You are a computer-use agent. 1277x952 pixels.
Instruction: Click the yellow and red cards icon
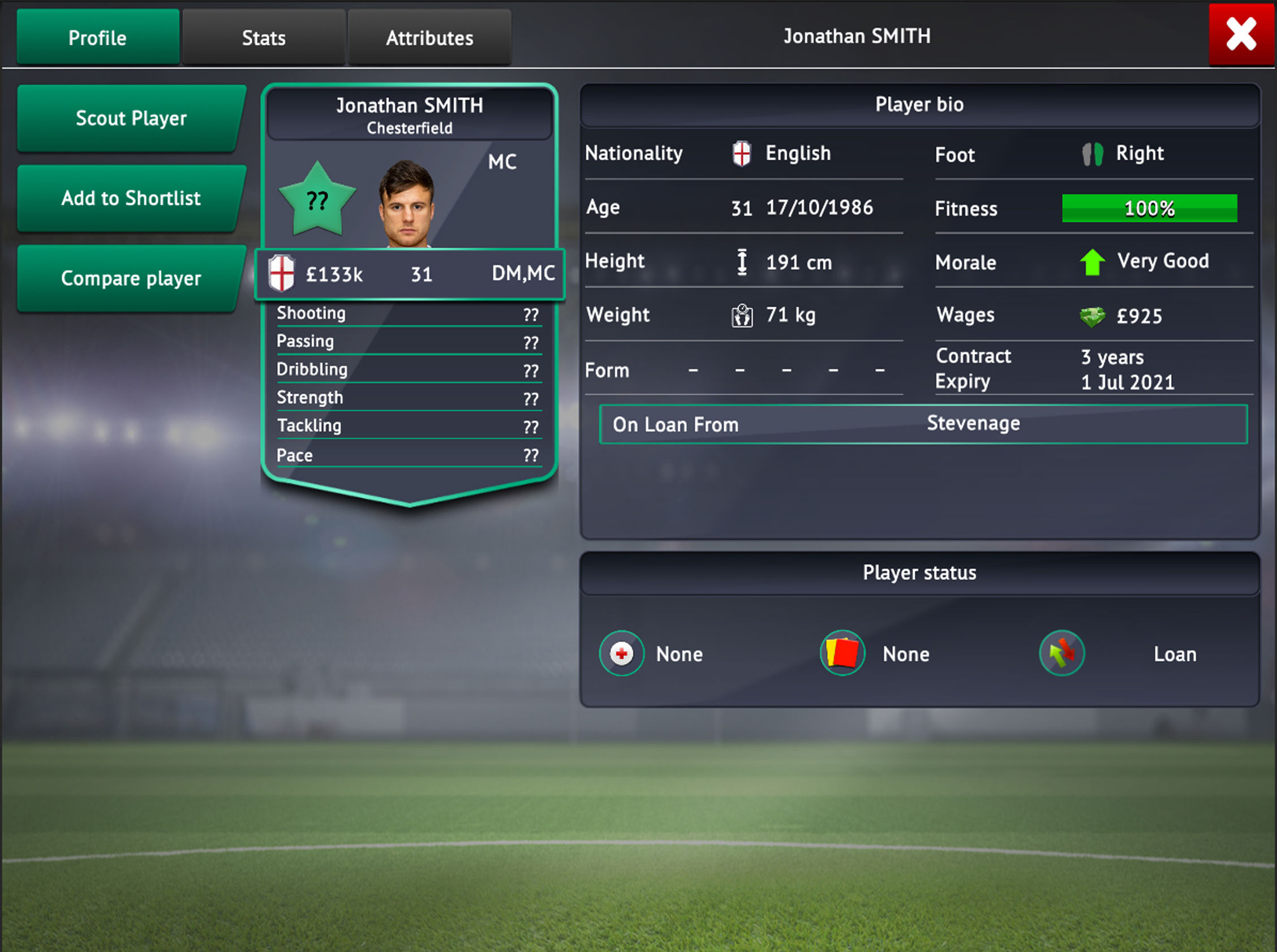pos(842,653)
